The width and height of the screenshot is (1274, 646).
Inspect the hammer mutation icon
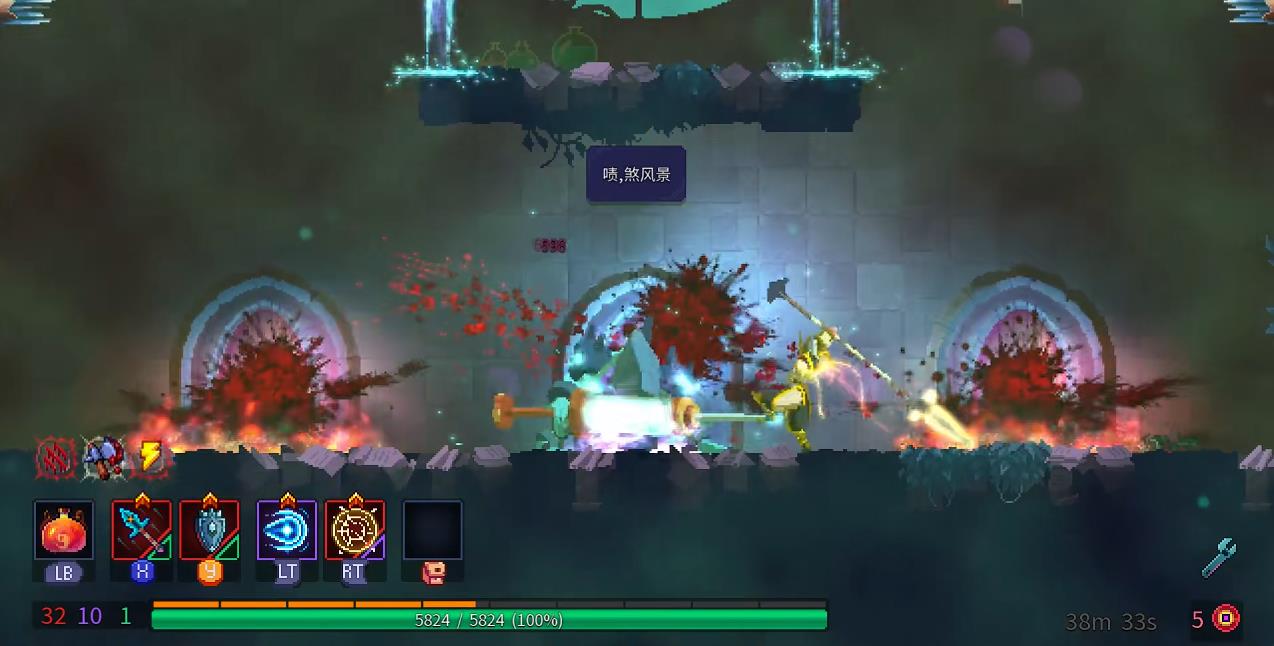[x=103, y=457]
